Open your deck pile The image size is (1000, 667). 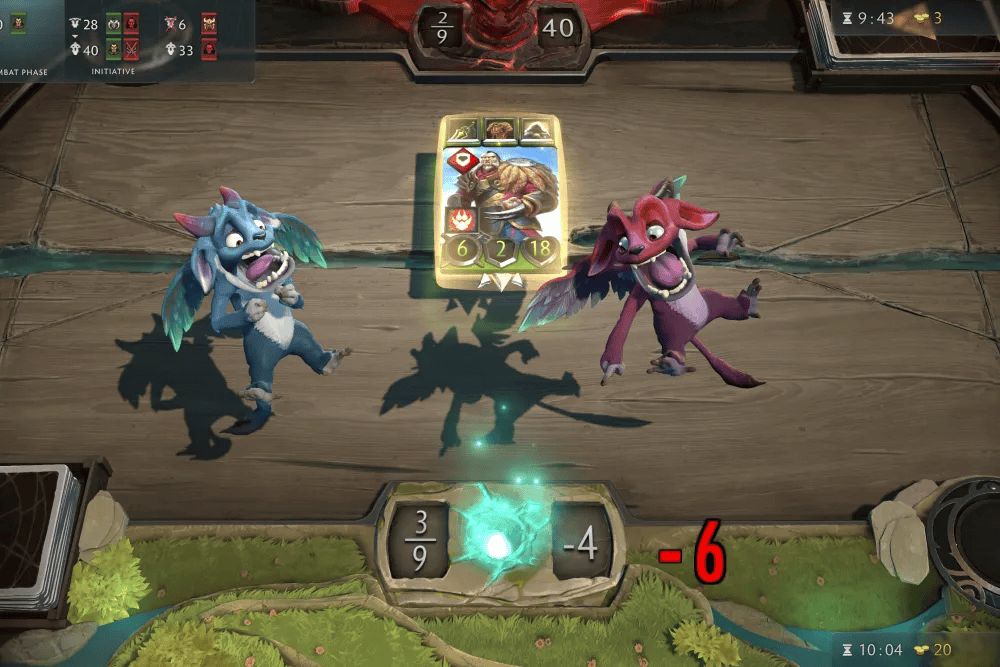tap(40, 535)
